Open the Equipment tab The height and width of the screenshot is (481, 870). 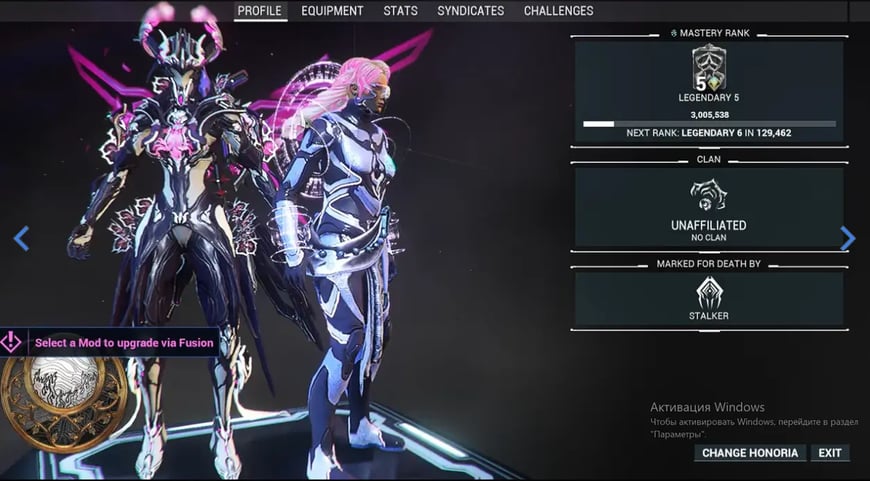click(x=332, y=11)
